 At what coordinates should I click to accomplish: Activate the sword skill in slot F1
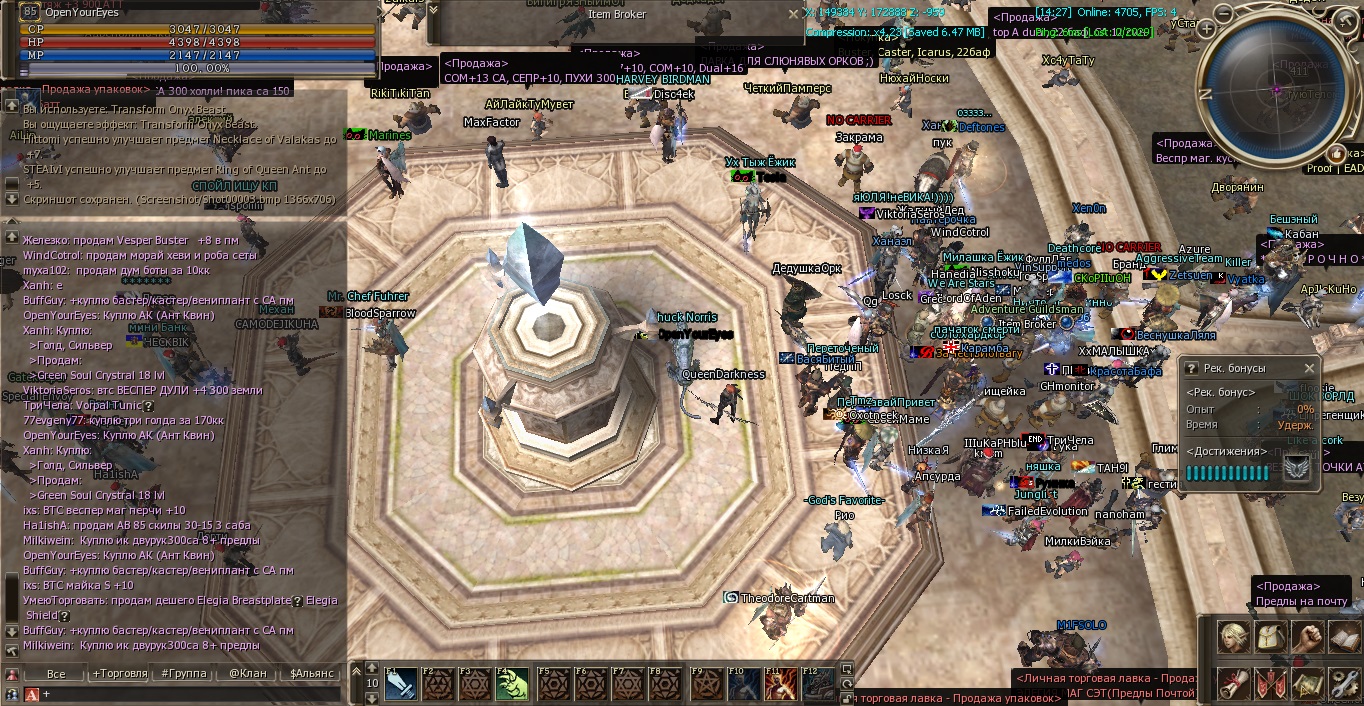point(399,685)
